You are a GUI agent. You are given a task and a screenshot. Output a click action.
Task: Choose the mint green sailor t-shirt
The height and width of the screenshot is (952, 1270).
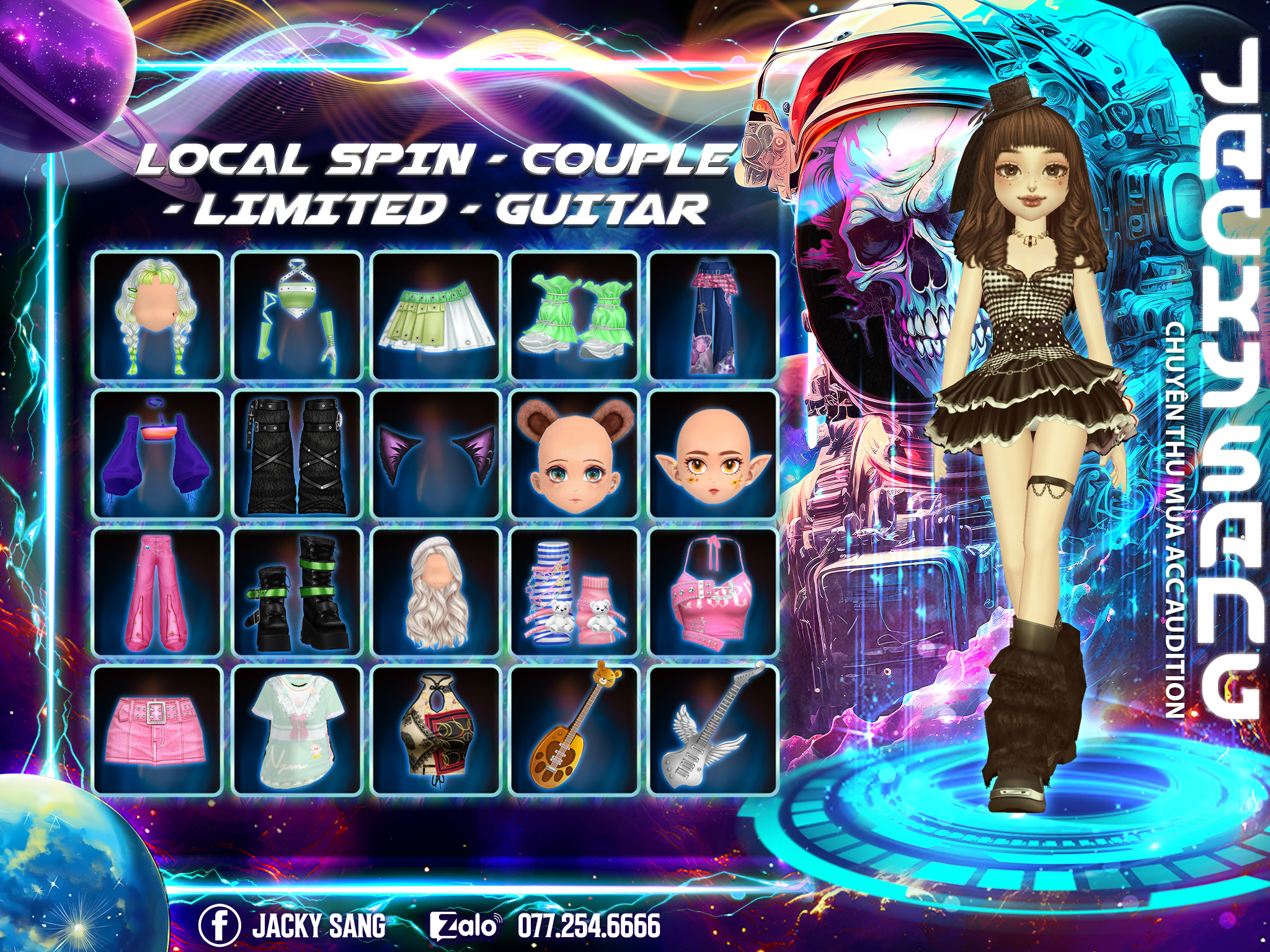pos(297,729)
